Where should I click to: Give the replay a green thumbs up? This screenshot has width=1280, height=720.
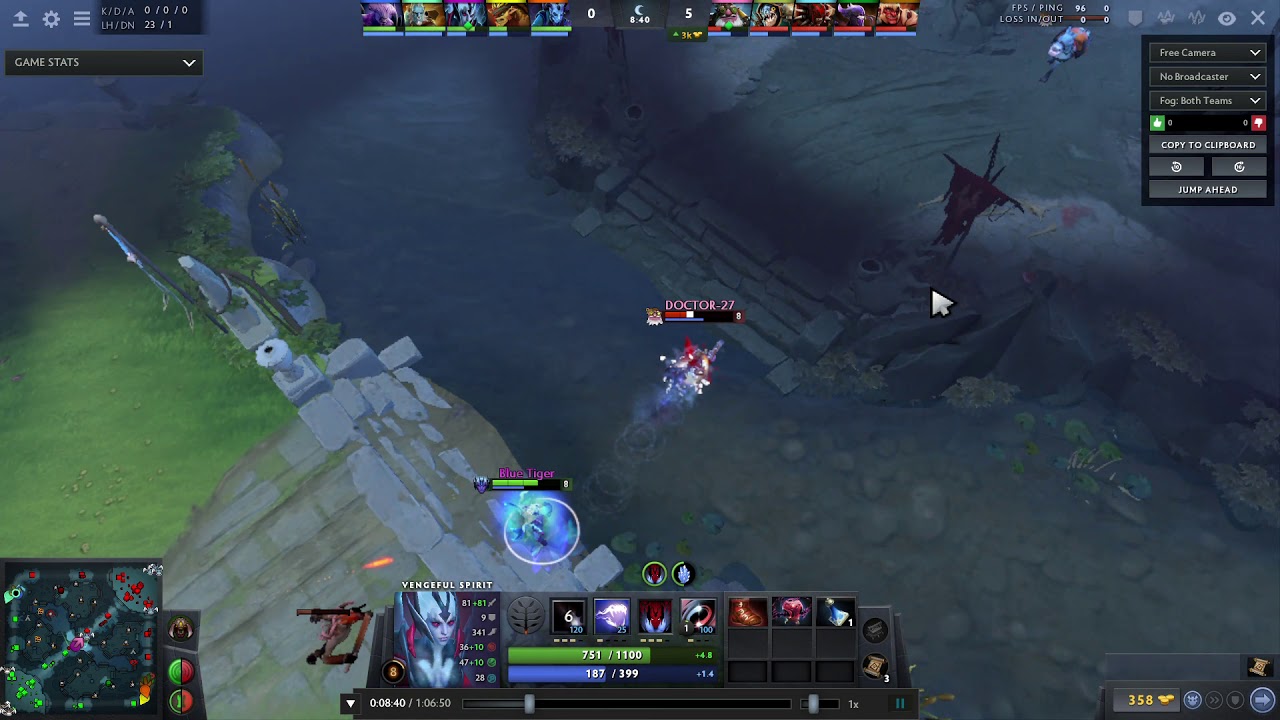[x=1158, y=123]
